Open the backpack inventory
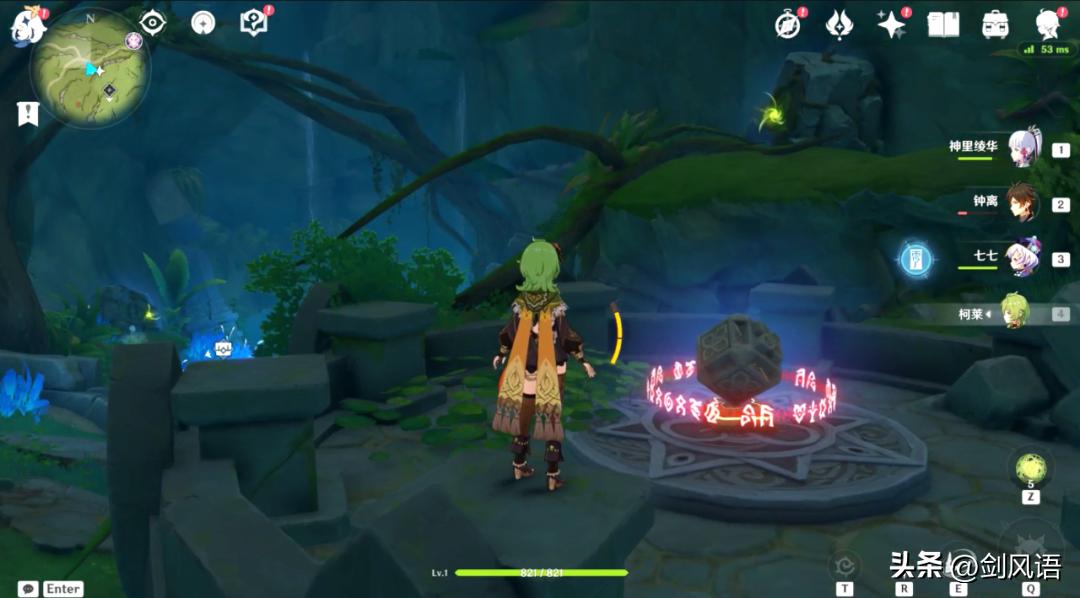 [x=995, y=25]
